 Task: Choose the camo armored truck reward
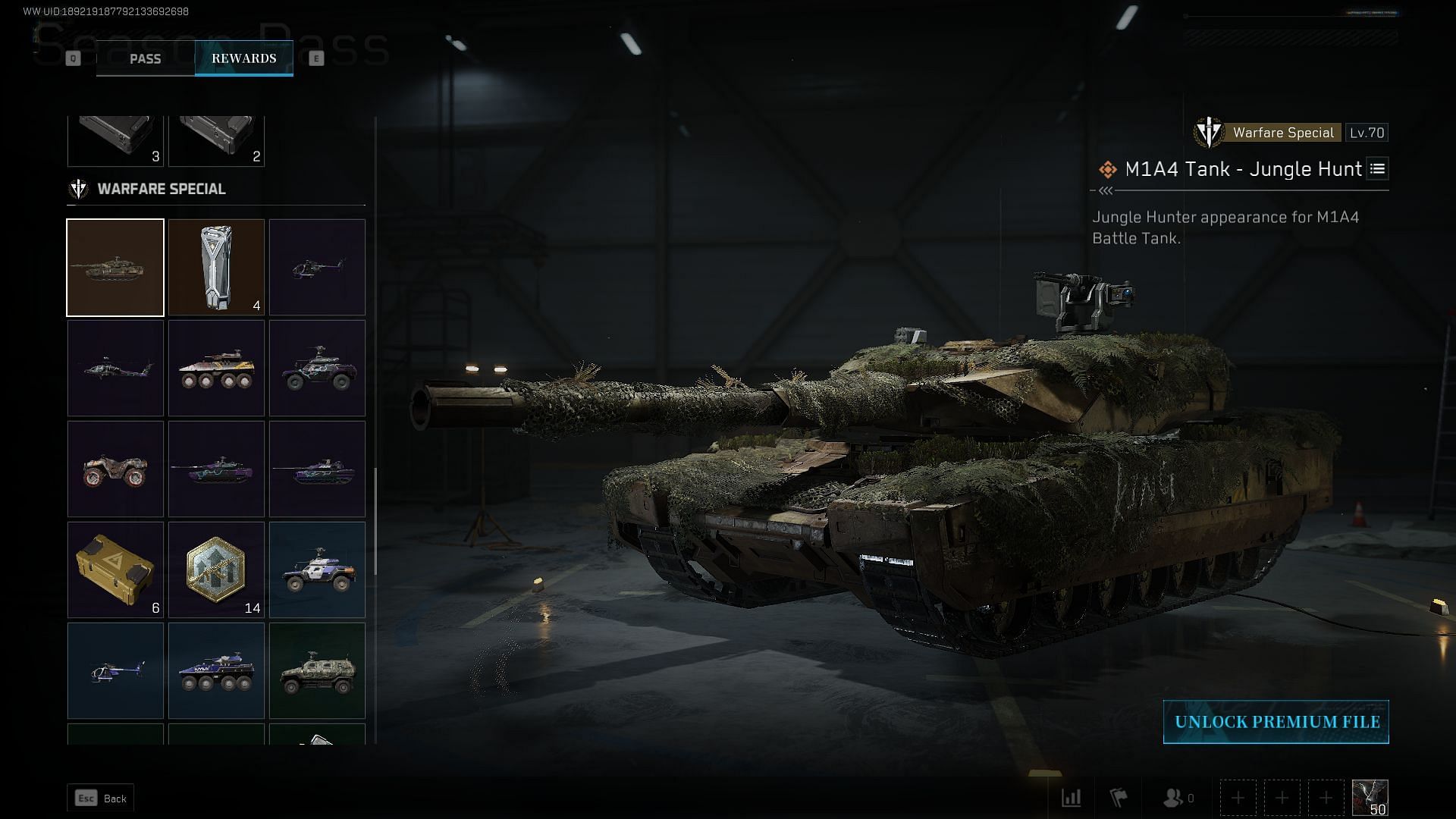317,671
